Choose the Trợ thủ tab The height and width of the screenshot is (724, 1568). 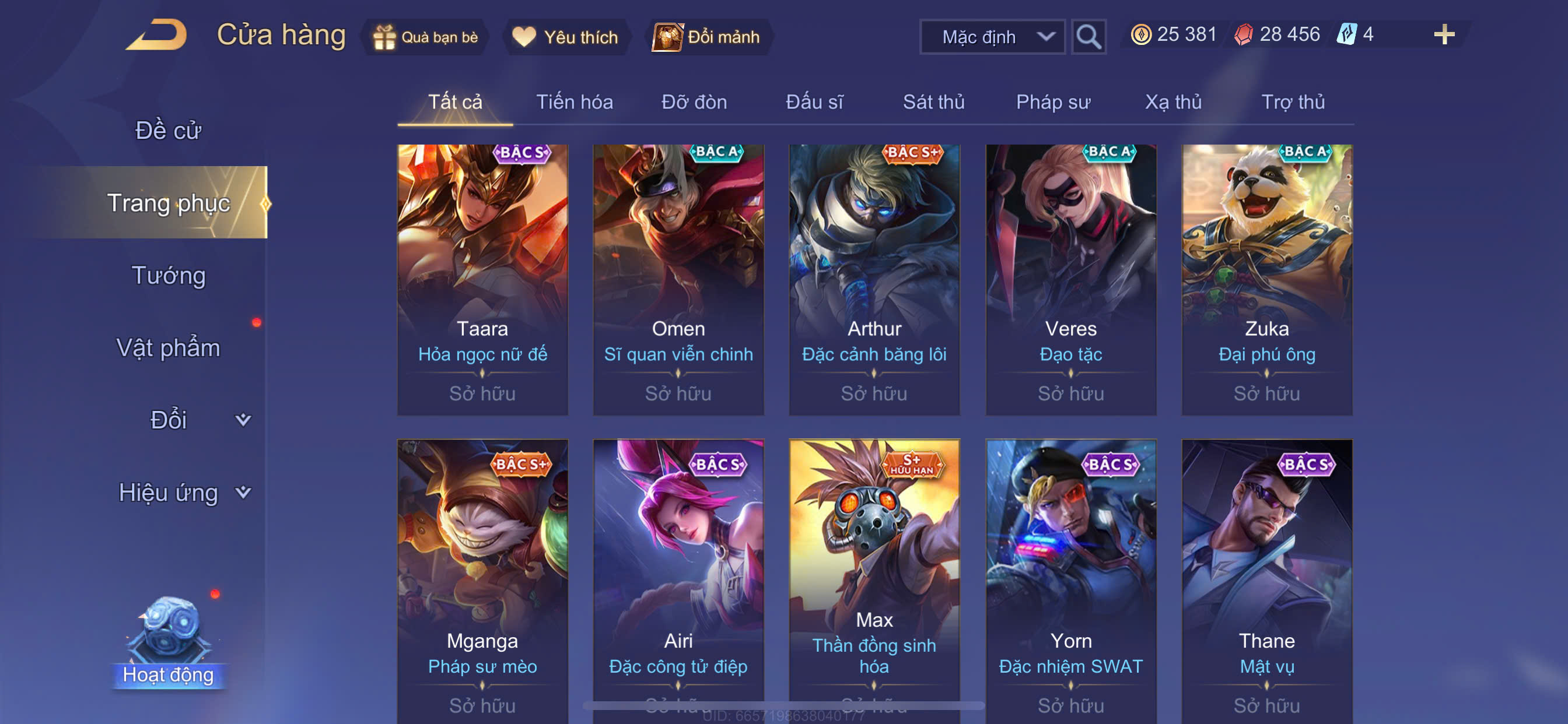(1292, 101)
